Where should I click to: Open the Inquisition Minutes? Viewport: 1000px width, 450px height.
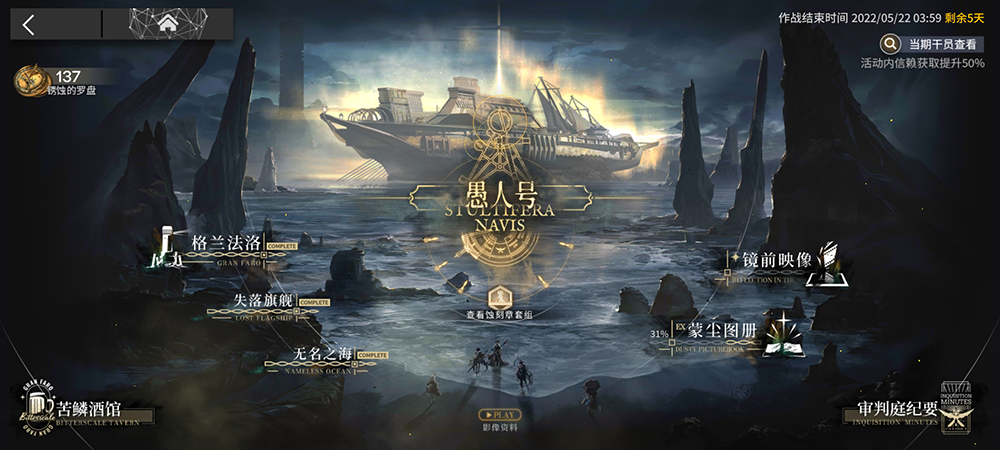(x=903, y=411)
